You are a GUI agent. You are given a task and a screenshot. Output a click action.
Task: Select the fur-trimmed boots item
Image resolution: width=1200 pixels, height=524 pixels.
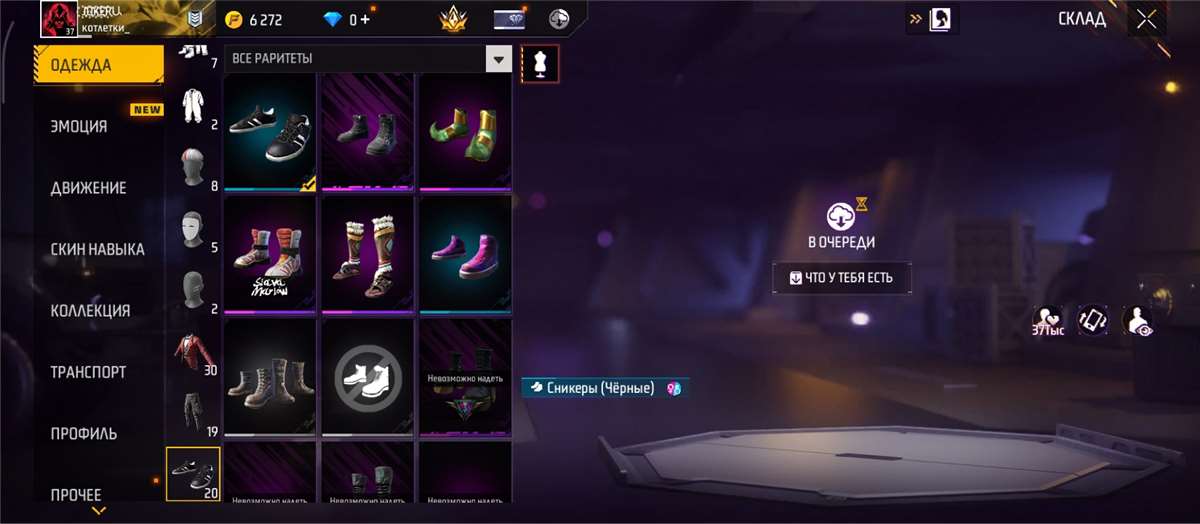tap(367, 255)
